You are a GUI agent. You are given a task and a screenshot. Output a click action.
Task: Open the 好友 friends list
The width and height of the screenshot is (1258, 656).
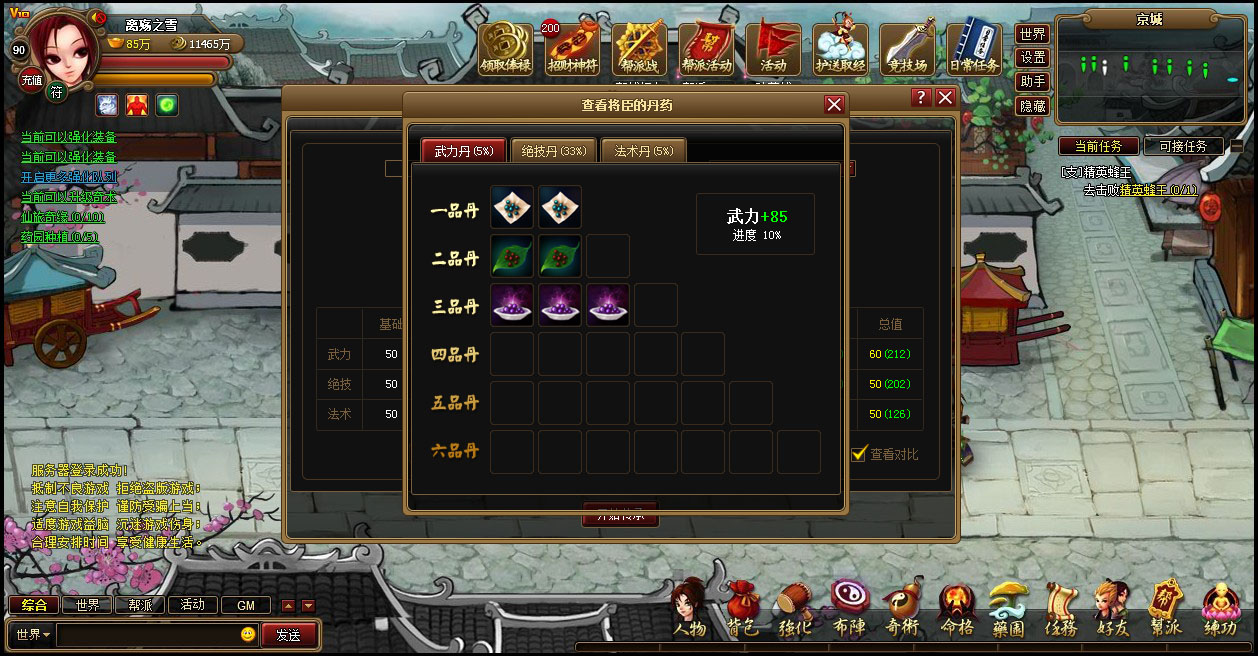[x=1112, y=609]
